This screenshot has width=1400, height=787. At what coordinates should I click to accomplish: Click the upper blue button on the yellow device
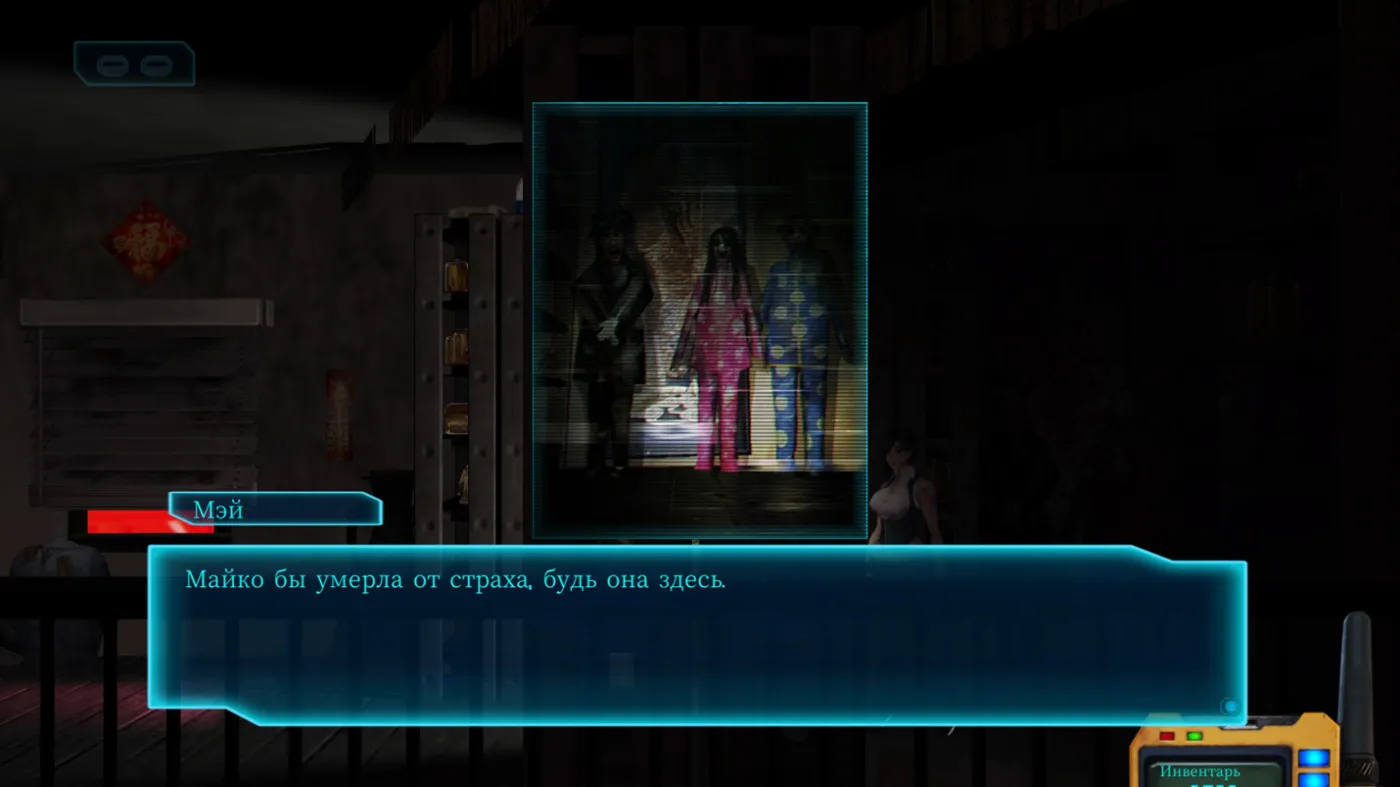1314,758
